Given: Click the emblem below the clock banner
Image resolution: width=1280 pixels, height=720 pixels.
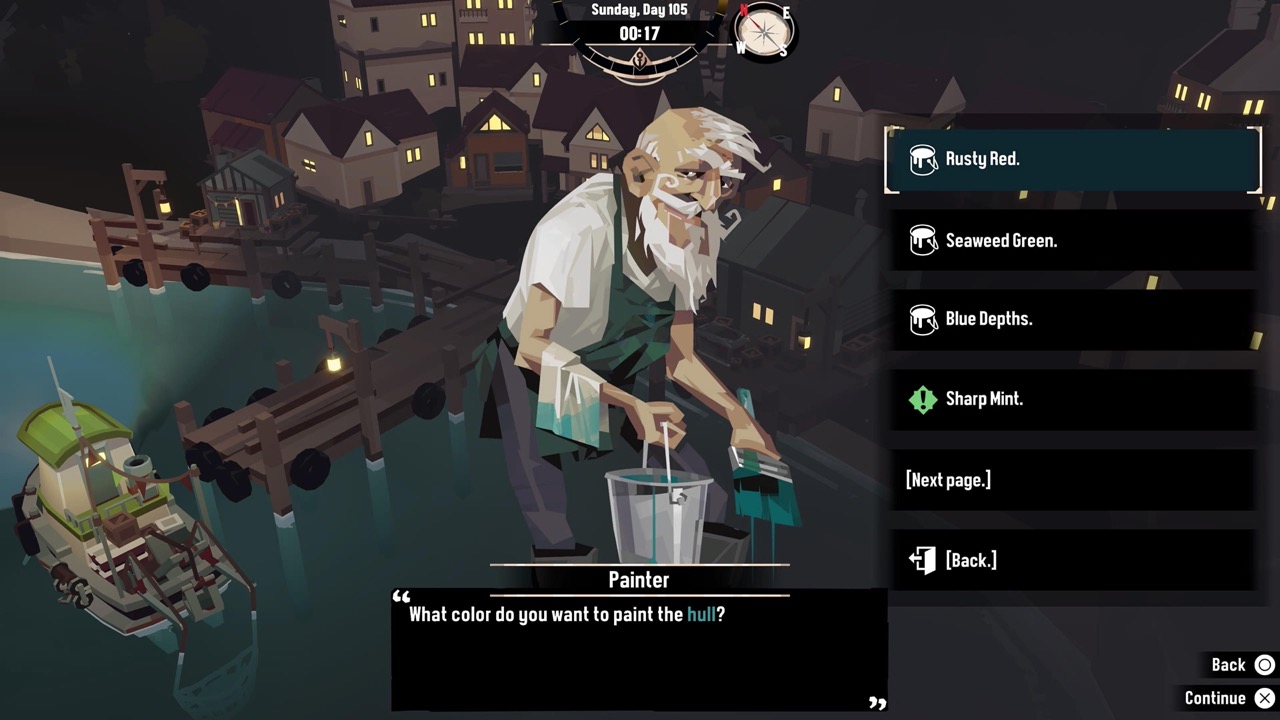Looking at the screenshot, I should tap(639, 60).
